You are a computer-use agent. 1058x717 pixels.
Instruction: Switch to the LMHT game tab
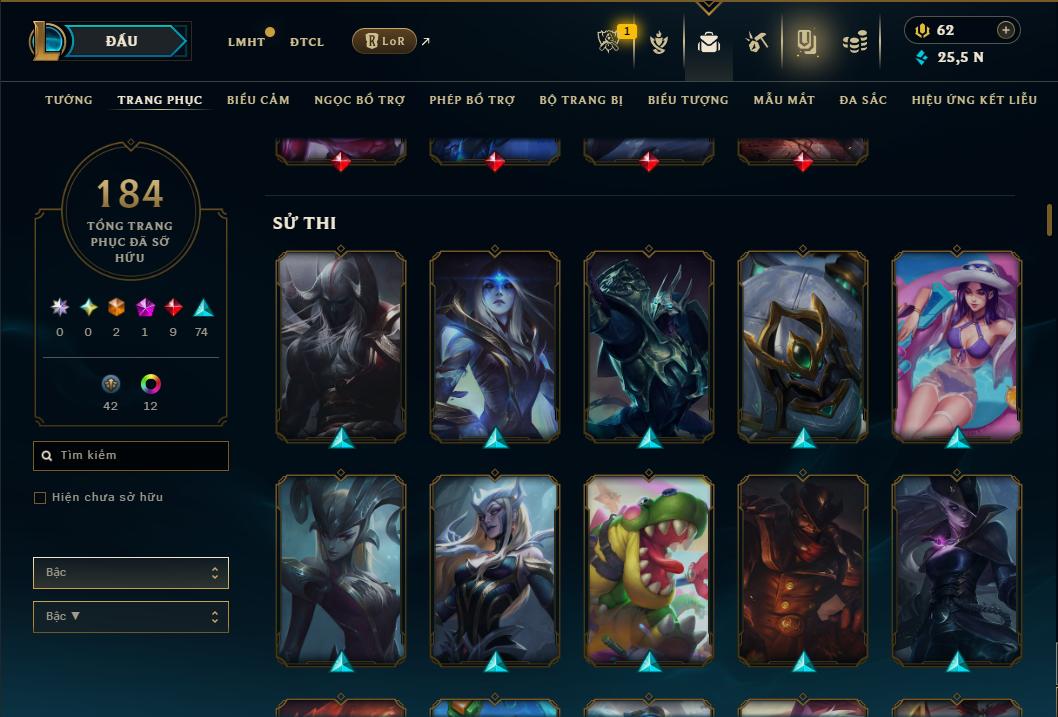(246, 42)
